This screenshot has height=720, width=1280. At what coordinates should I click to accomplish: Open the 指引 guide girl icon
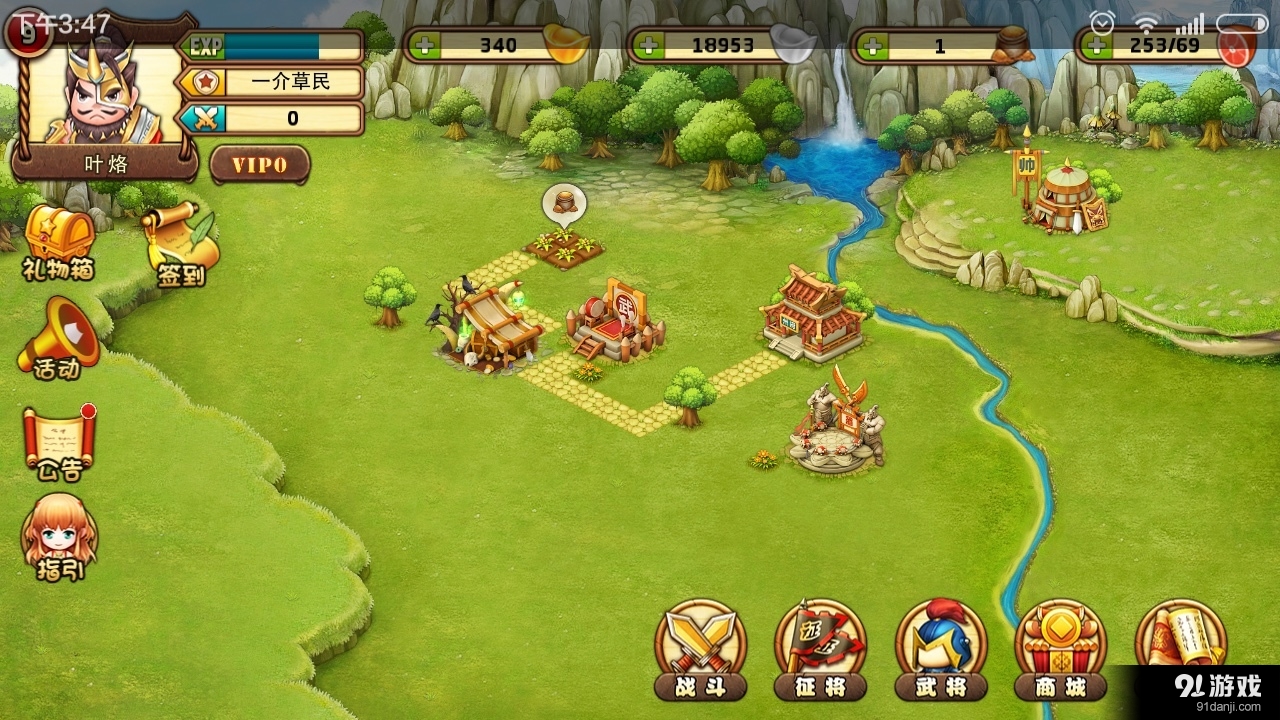60,537
